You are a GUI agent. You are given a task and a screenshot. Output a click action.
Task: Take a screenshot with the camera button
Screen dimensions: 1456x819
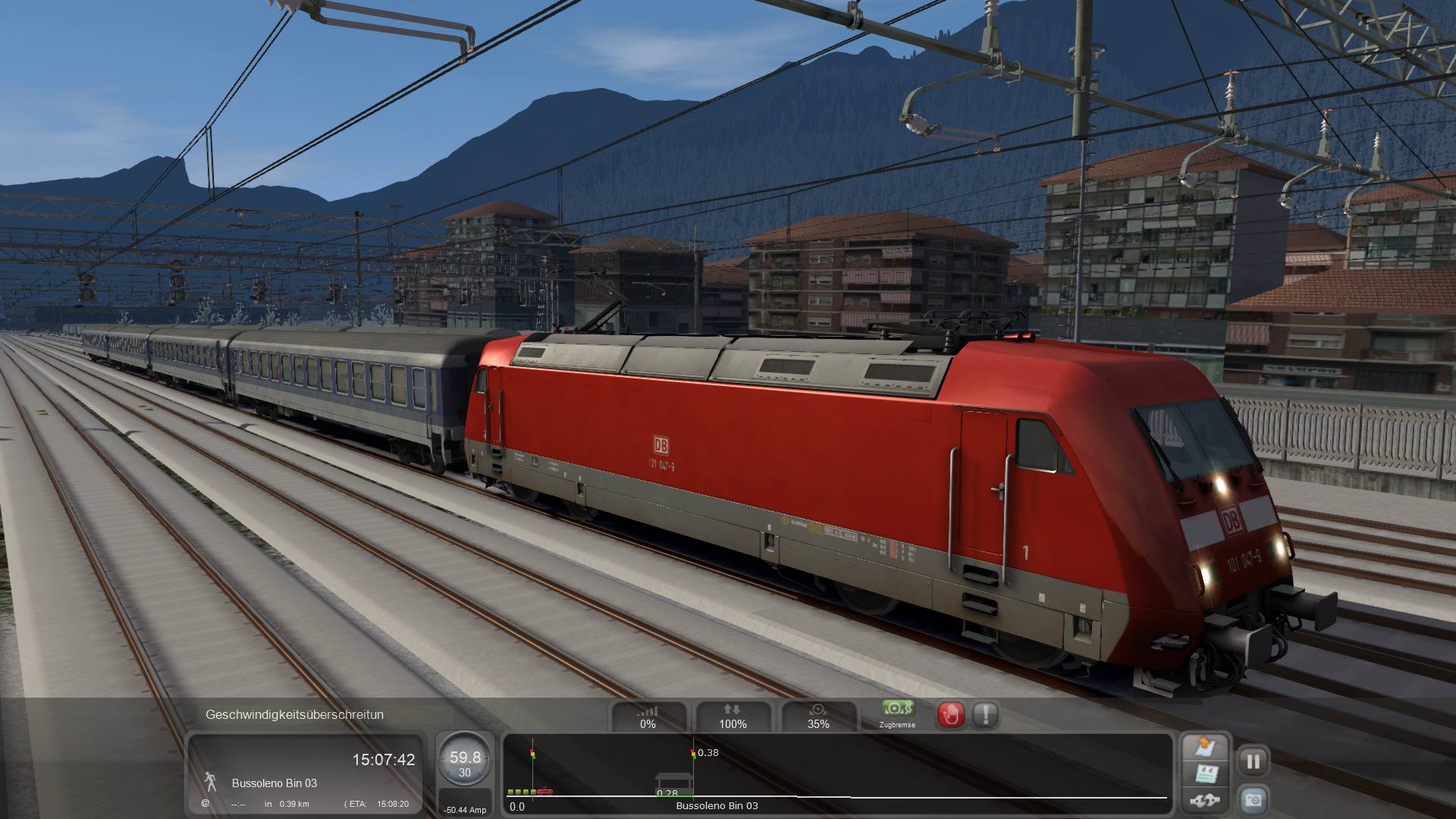(x=1253, y=799)
